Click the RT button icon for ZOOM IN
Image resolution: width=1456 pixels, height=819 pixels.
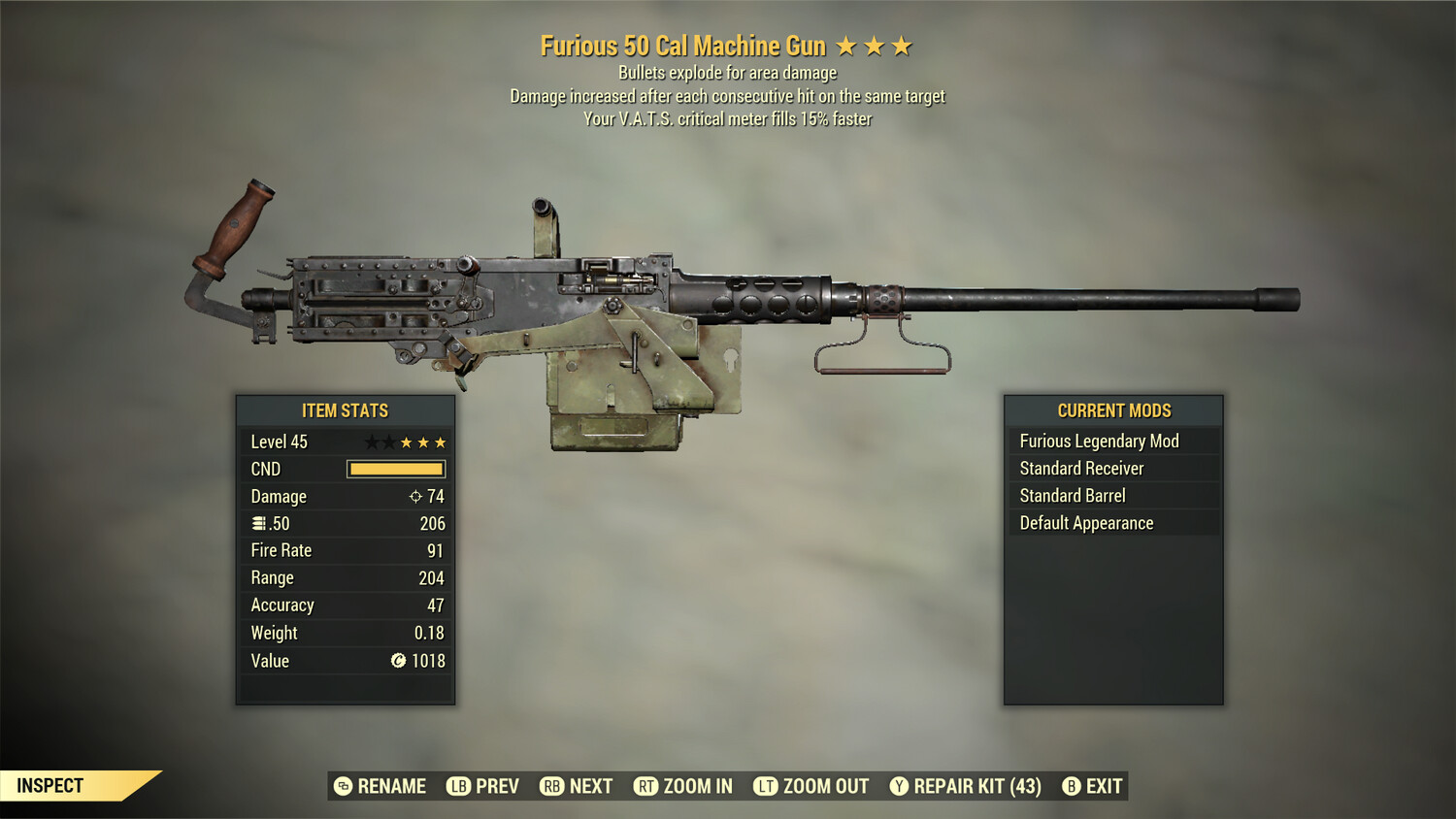[x=645, y=786]
